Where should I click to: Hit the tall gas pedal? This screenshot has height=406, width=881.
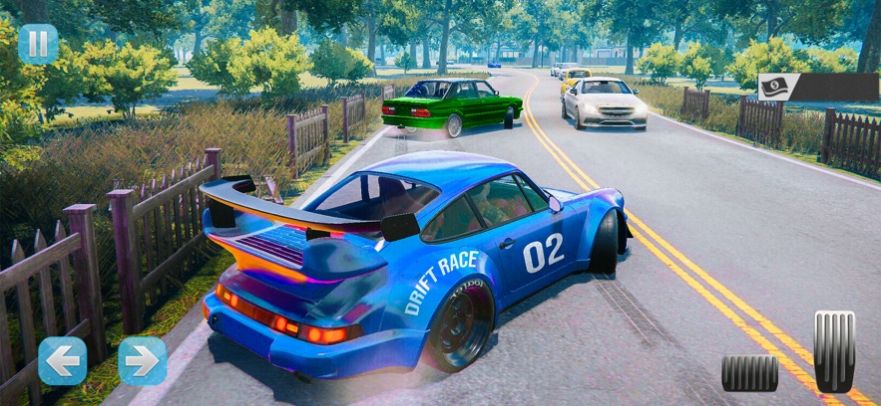click(x=834, y=351)
